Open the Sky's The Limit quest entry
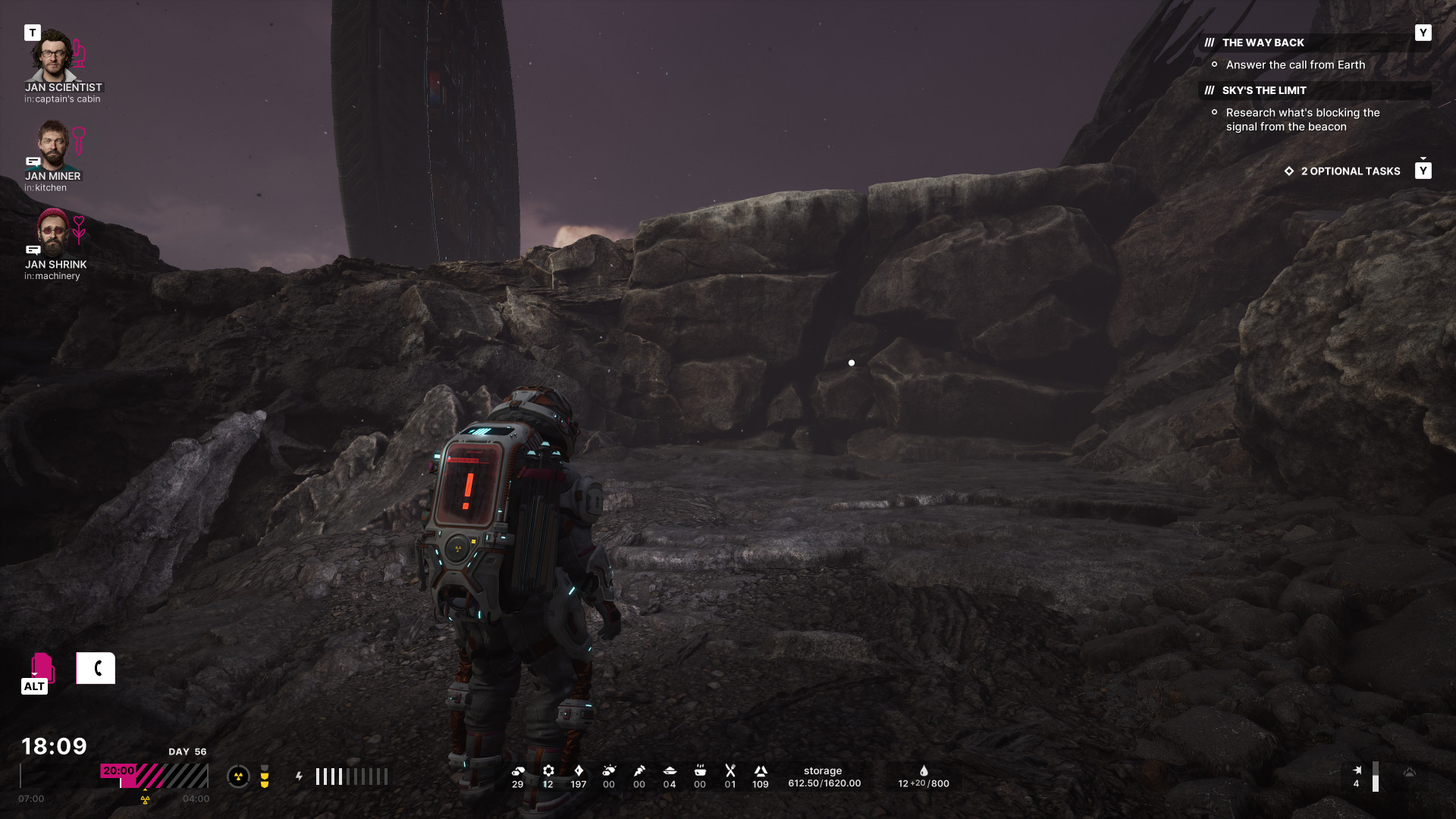 tap(1263, 91)
